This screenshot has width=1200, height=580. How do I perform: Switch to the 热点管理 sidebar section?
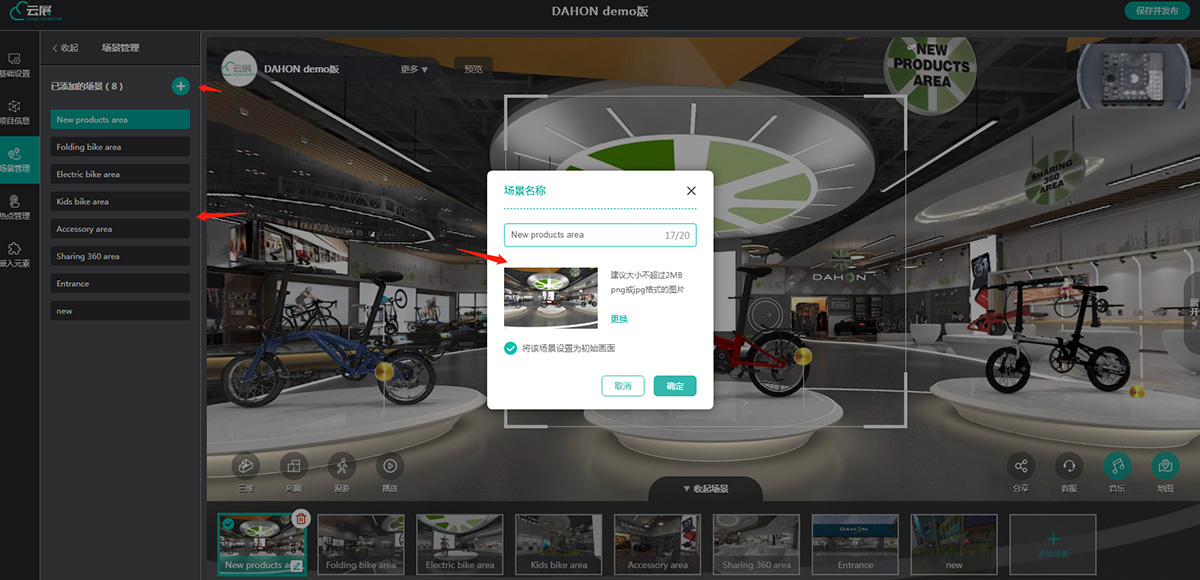[15, 208]
